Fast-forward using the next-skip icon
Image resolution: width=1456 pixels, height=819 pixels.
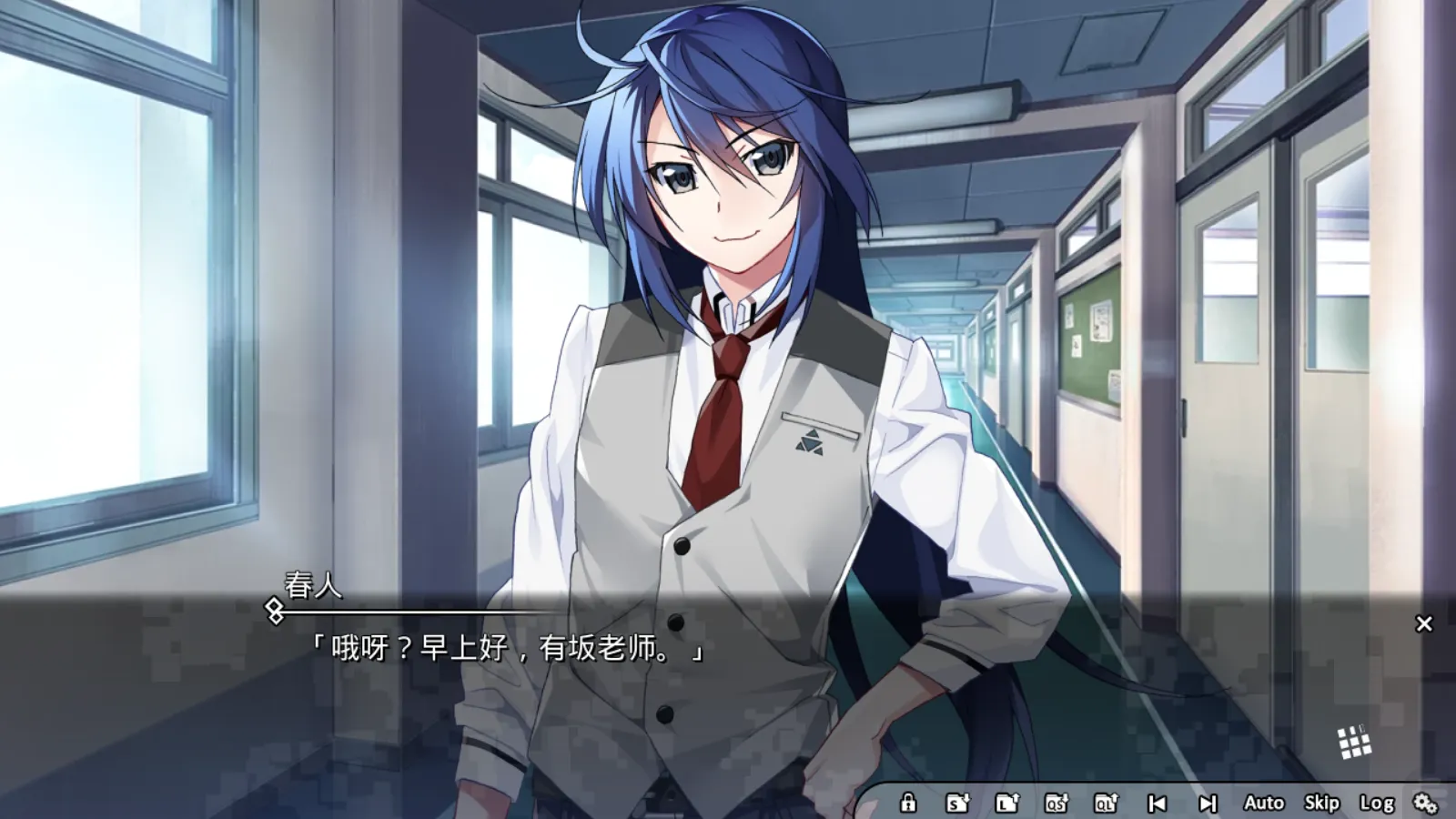click(x=1208, y=804)
